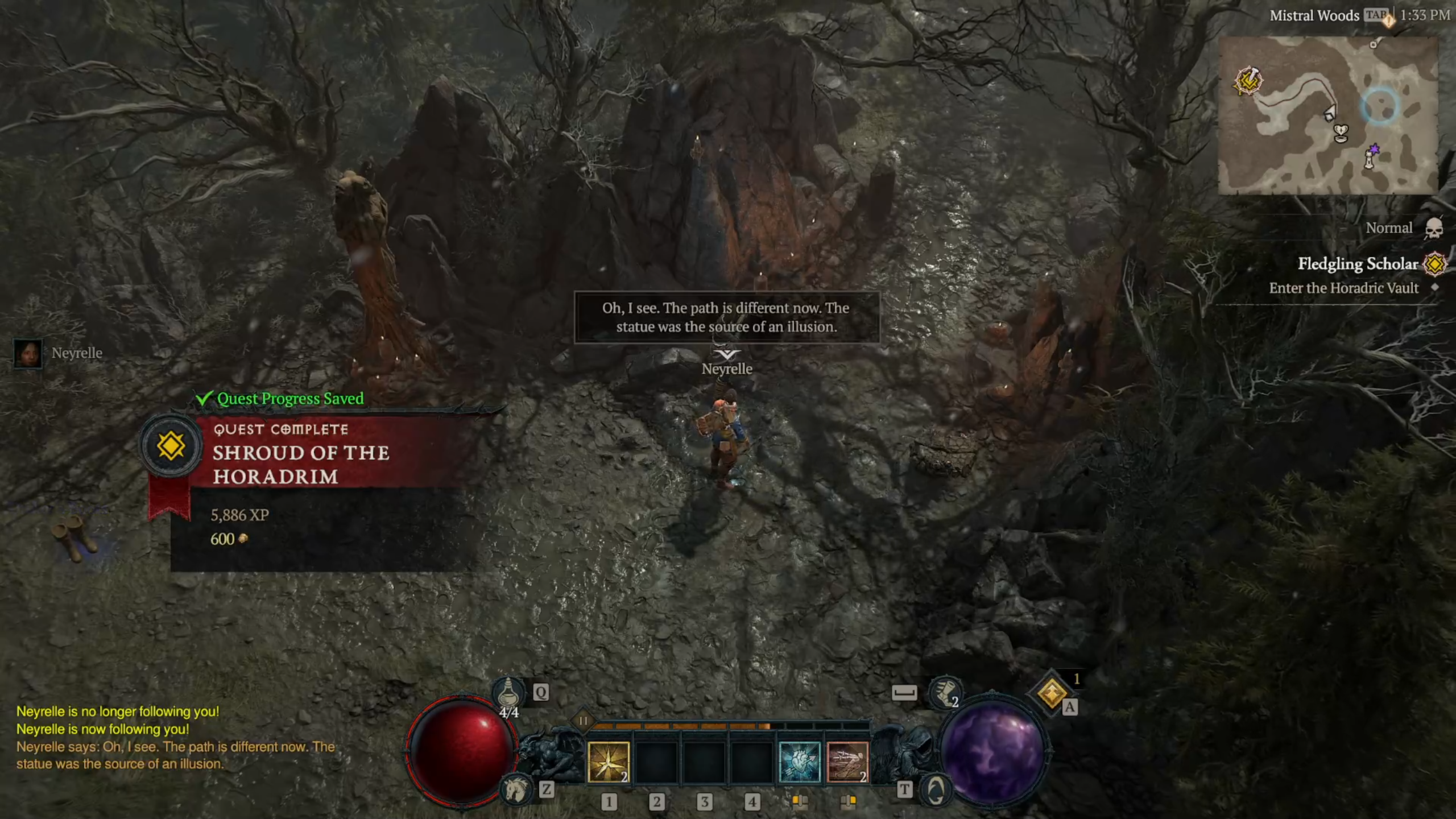Activate the golden star burst skill
The height and width of the screenshot is (819, 1456).
pos(608,762)
